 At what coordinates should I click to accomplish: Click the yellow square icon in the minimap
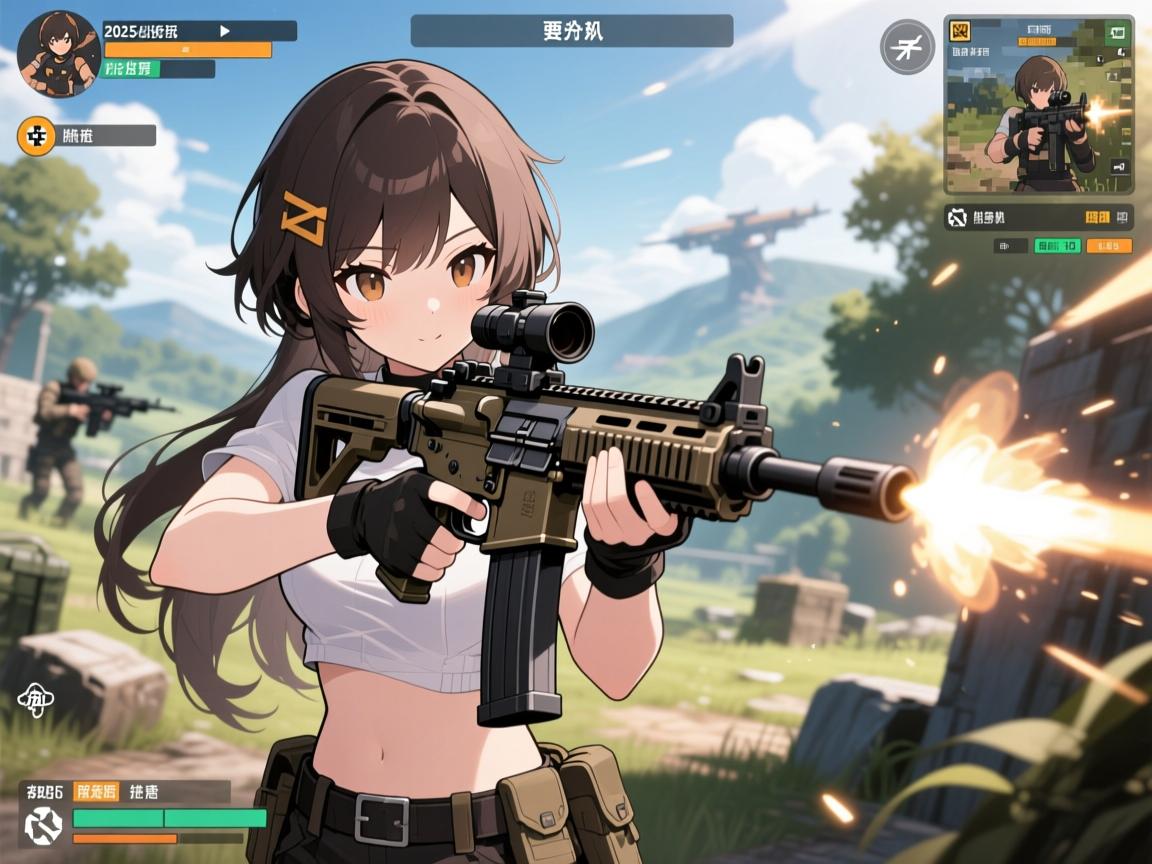tap(960, 32)
